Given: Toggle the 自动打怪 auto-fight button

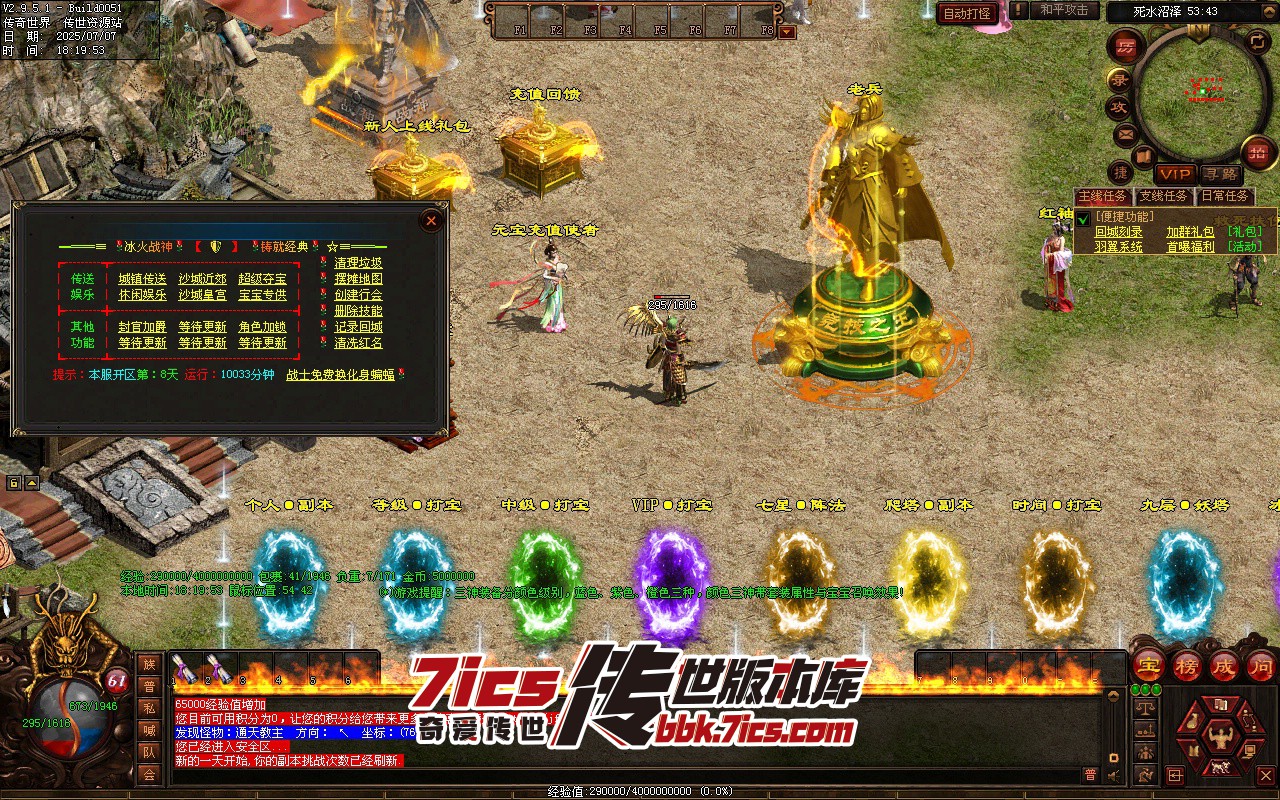Looking at the screenshot, I should click(967, 13).
